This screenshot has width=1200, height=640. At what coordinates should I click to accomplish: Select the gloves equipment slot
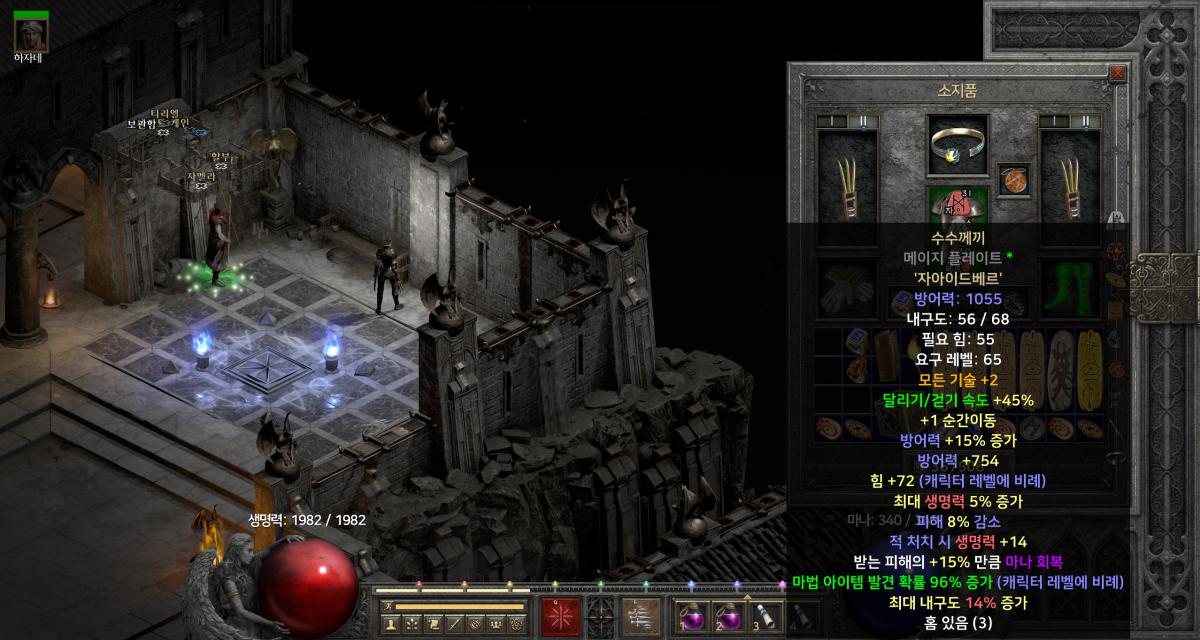point(847,288)
